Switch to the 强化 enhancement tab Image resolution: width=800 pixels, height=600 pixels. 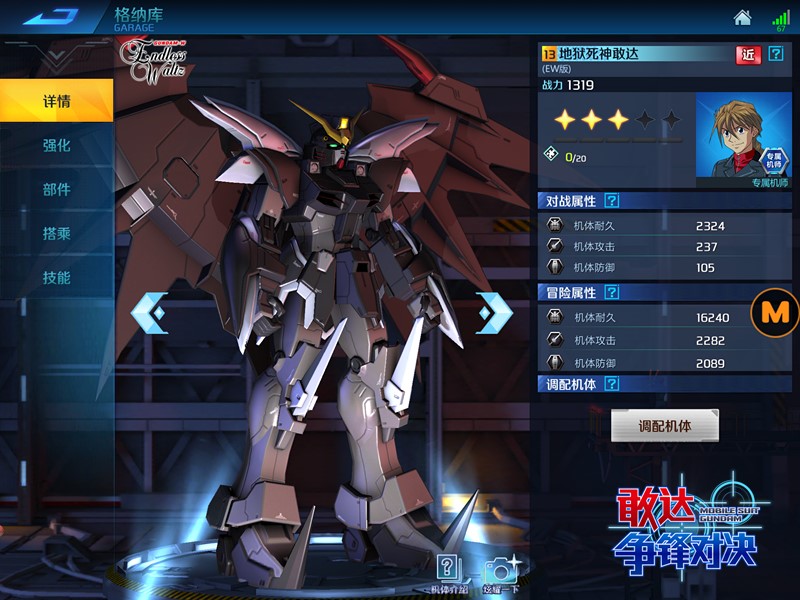click(56, 145)
